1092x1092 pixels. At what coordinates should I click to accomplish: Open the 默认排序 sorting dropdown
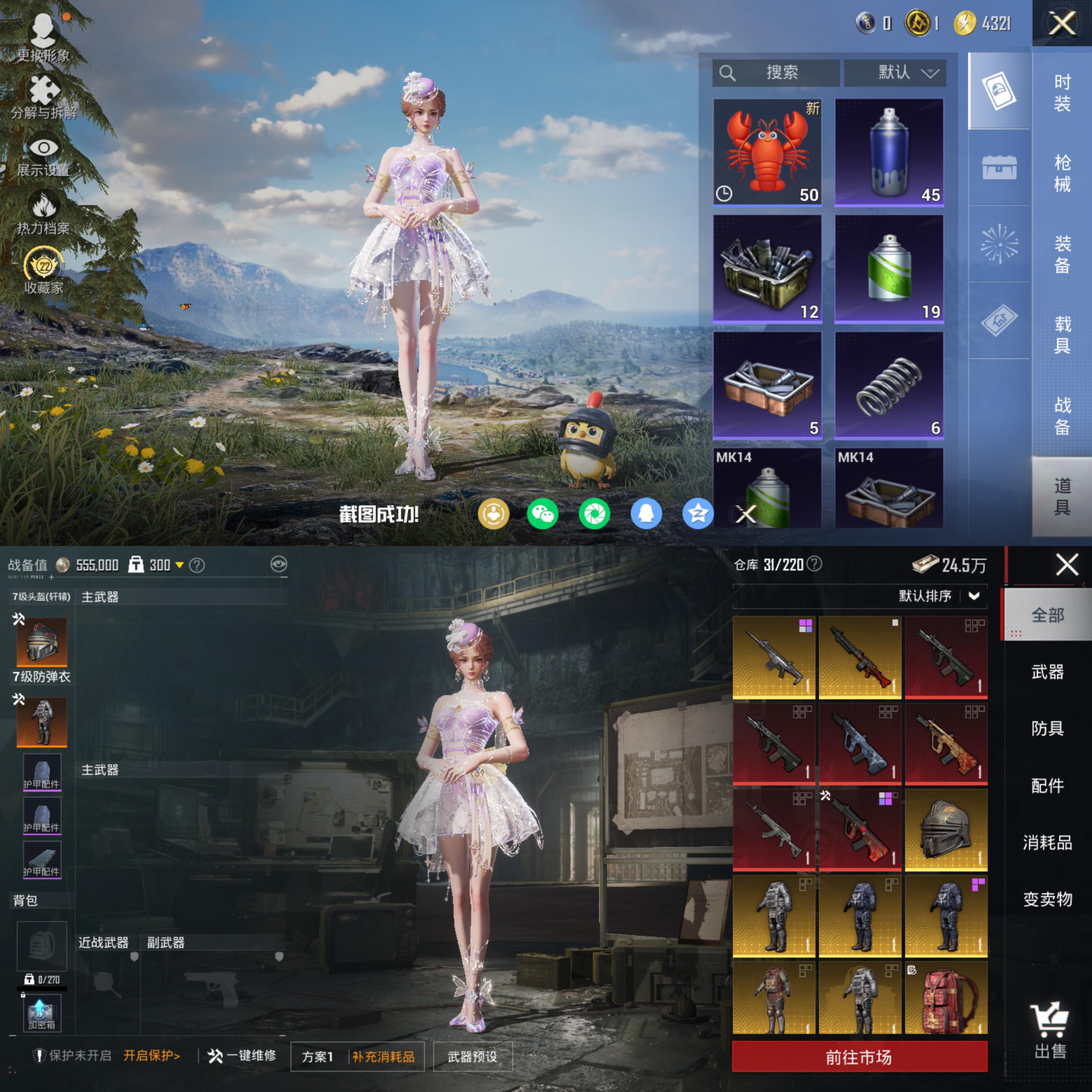pyautogui.click(x=938, y=596)
